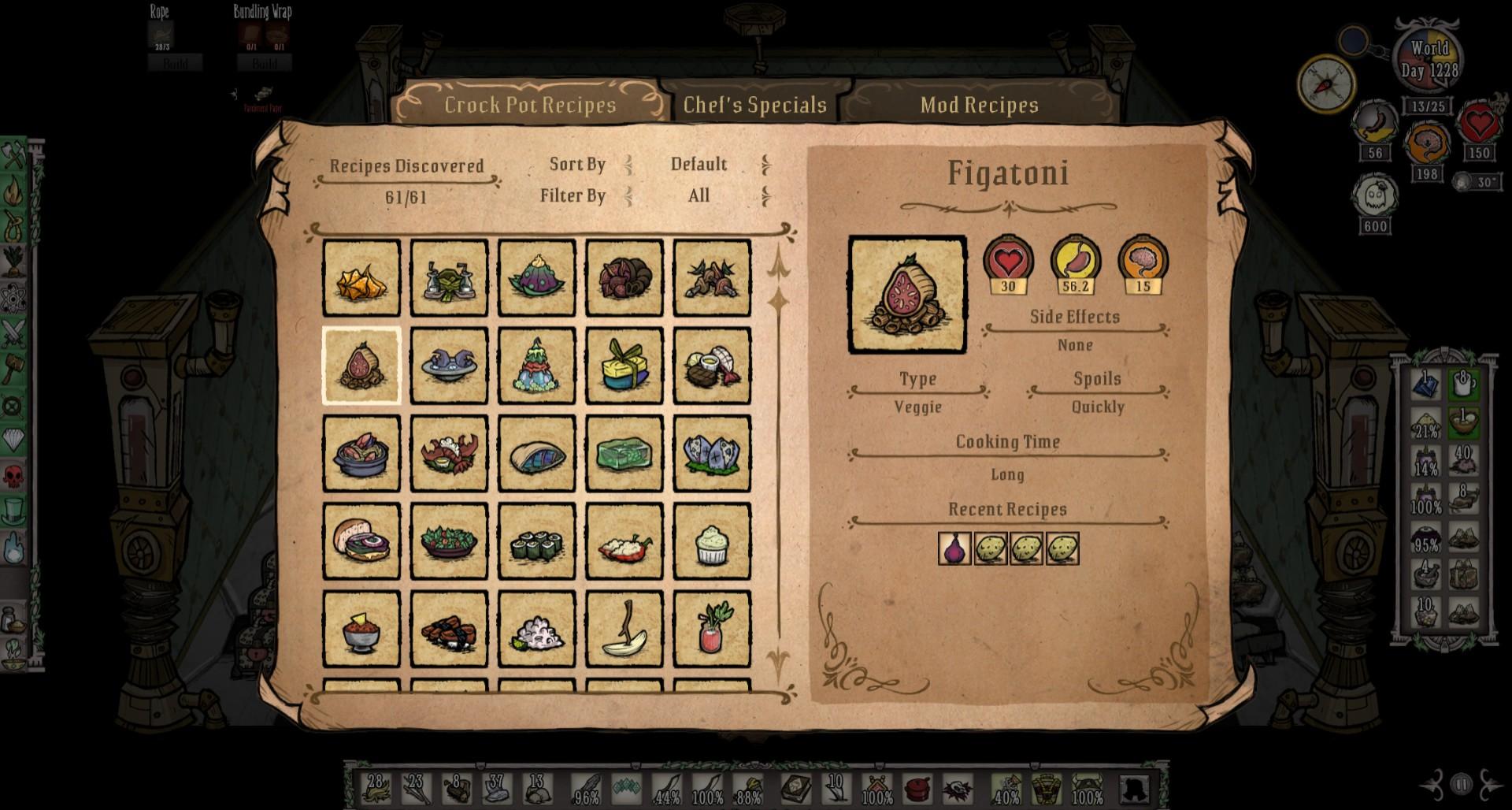Switch to the Chef's Specials tab
1512x810 pixels.
[x=754, y=105]
